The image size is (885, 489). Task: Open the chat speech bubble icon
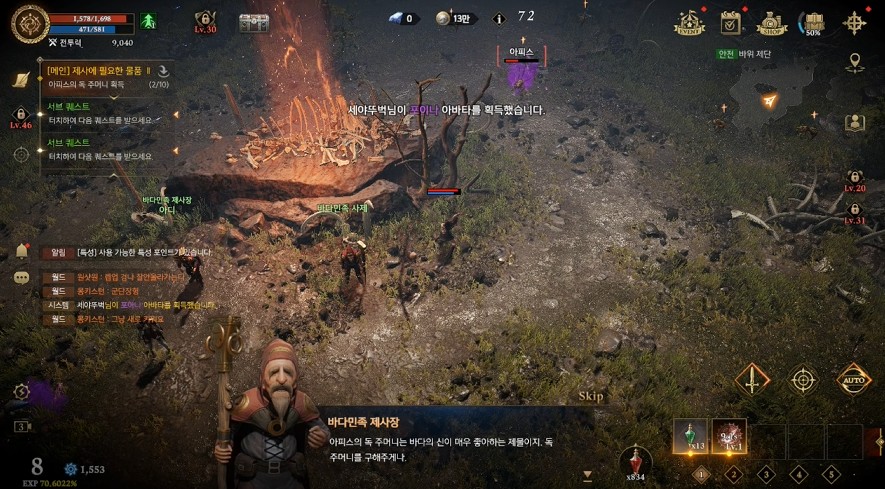pos(21,277)
